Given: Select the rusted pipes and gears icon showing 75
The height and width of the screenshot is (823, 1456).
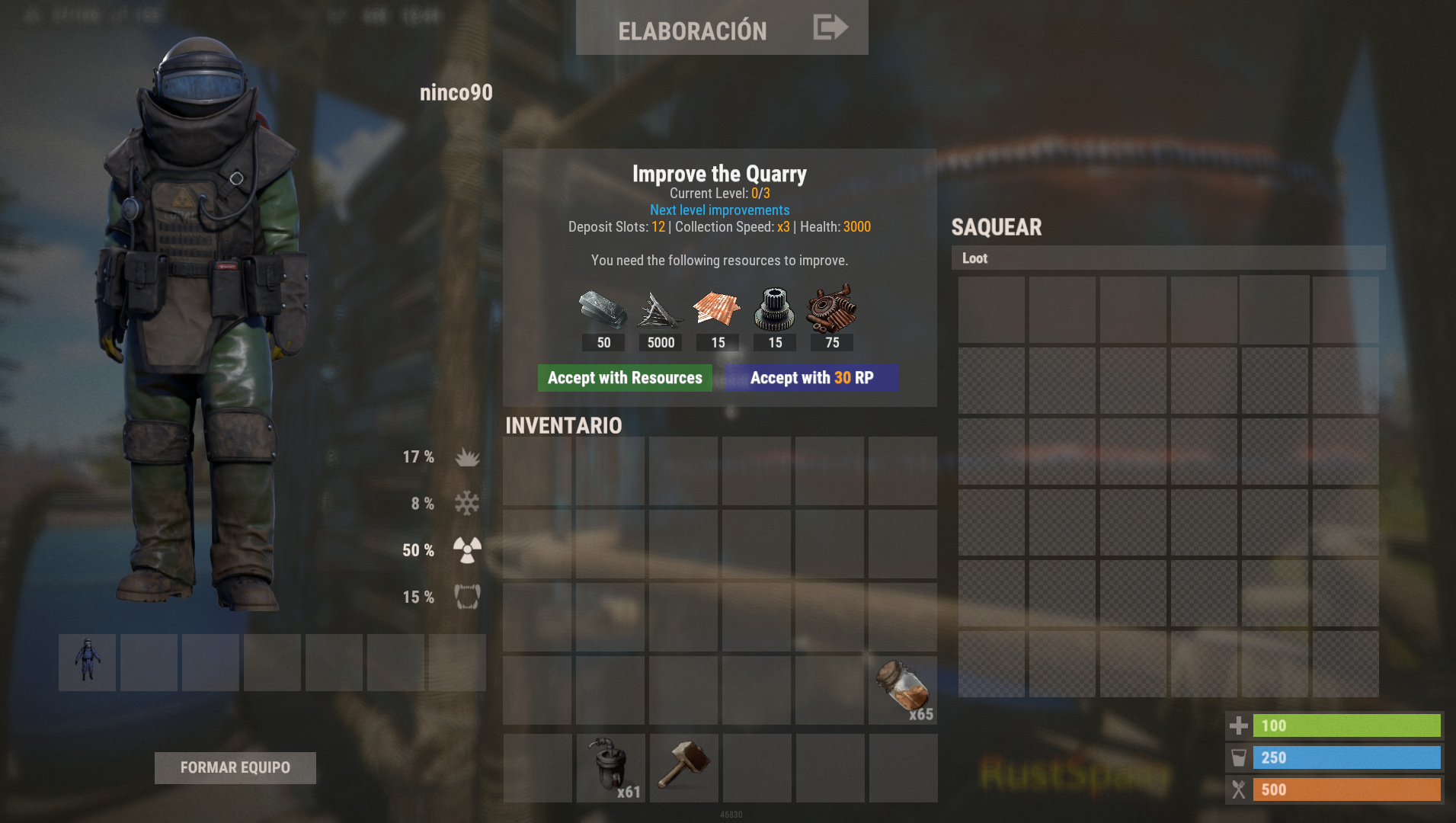Looking at the screenshot, I should (x=831, y=310).
